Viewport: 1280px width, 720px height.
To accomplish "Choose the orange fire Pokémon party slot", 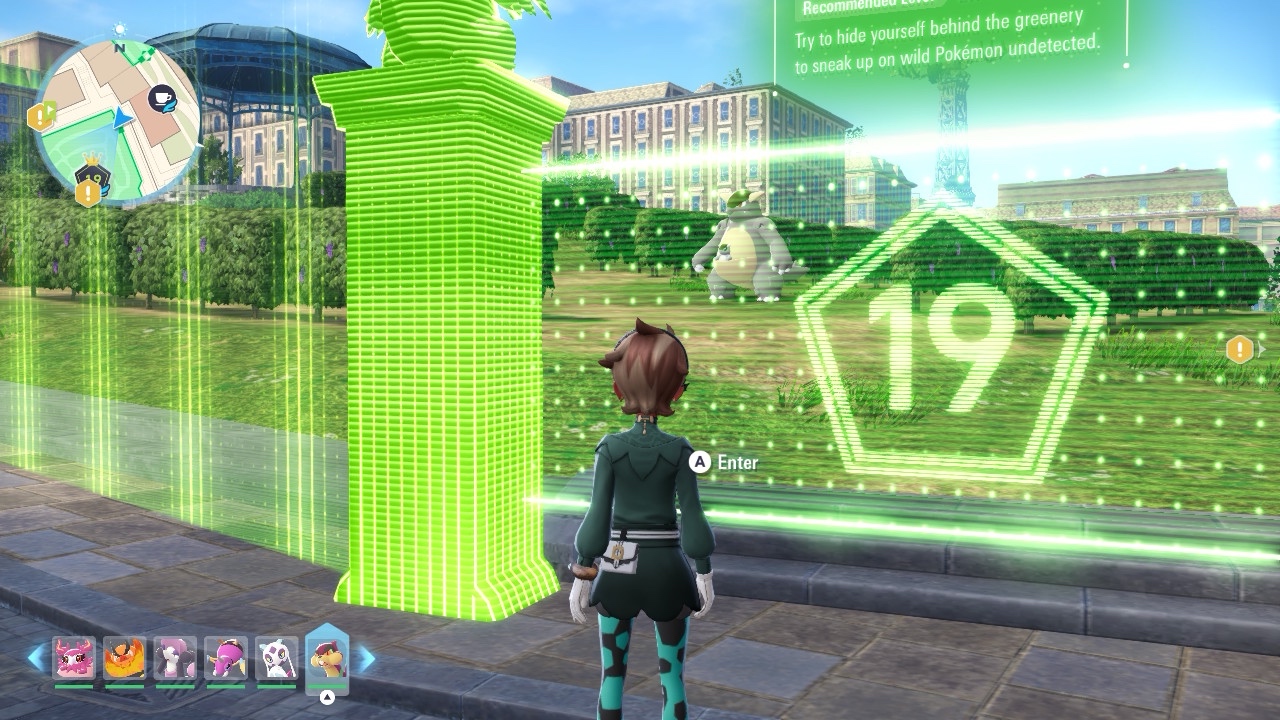I will [124, 659].
